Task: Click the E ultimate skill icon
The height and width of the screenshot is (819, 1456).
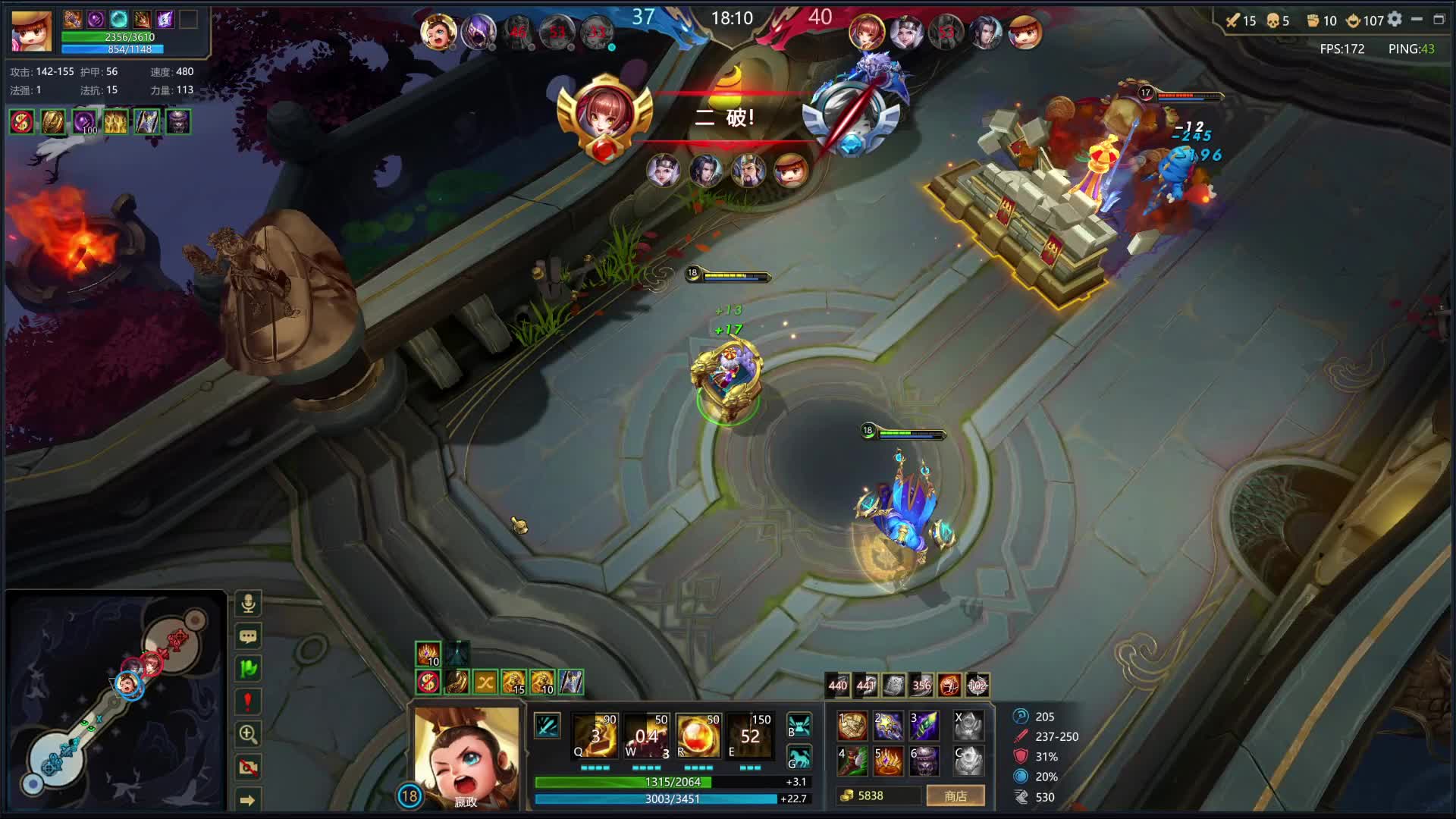Action: [749, 736]
